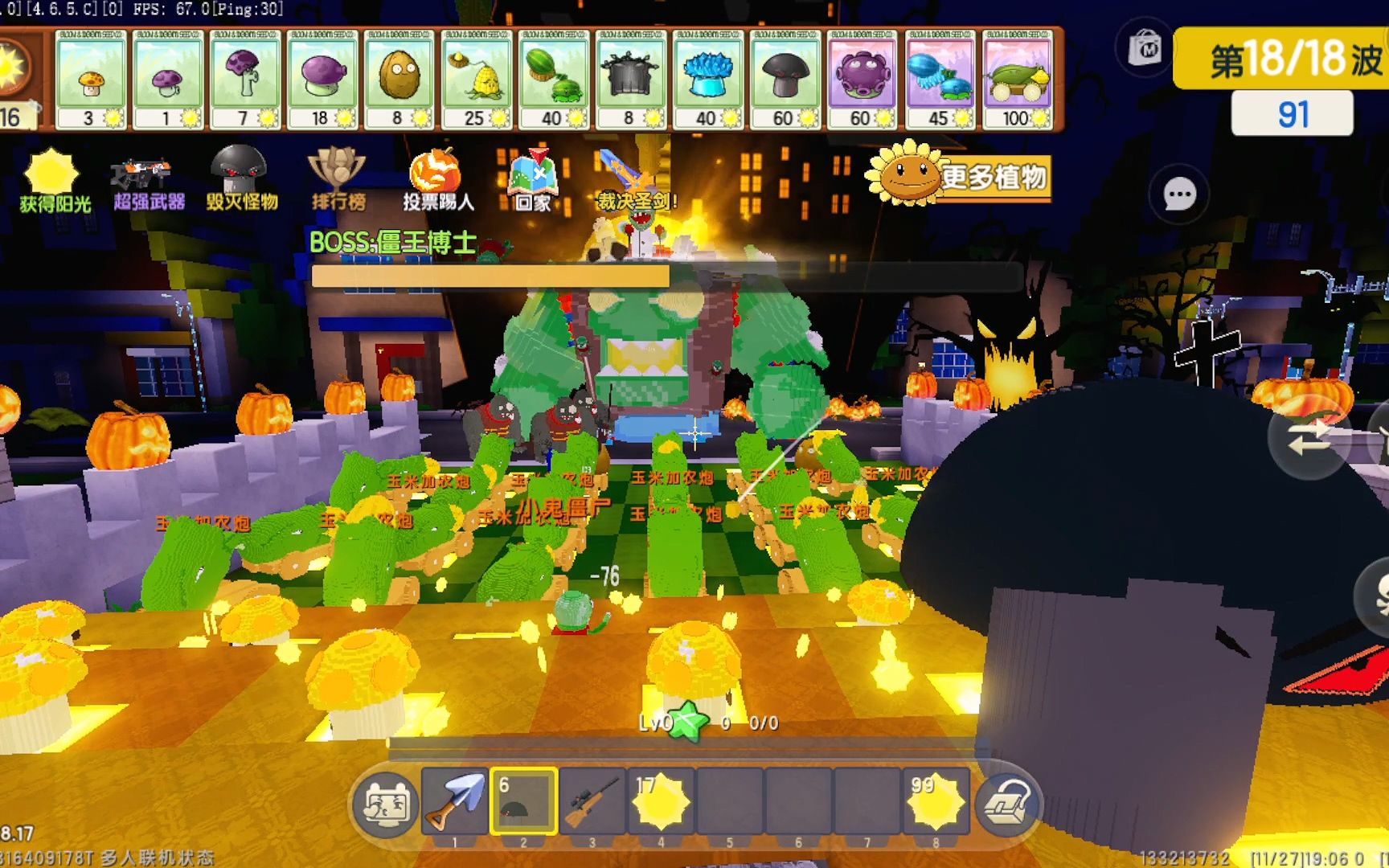Open 投票踢人 vote kick

[x=437, y=180]
